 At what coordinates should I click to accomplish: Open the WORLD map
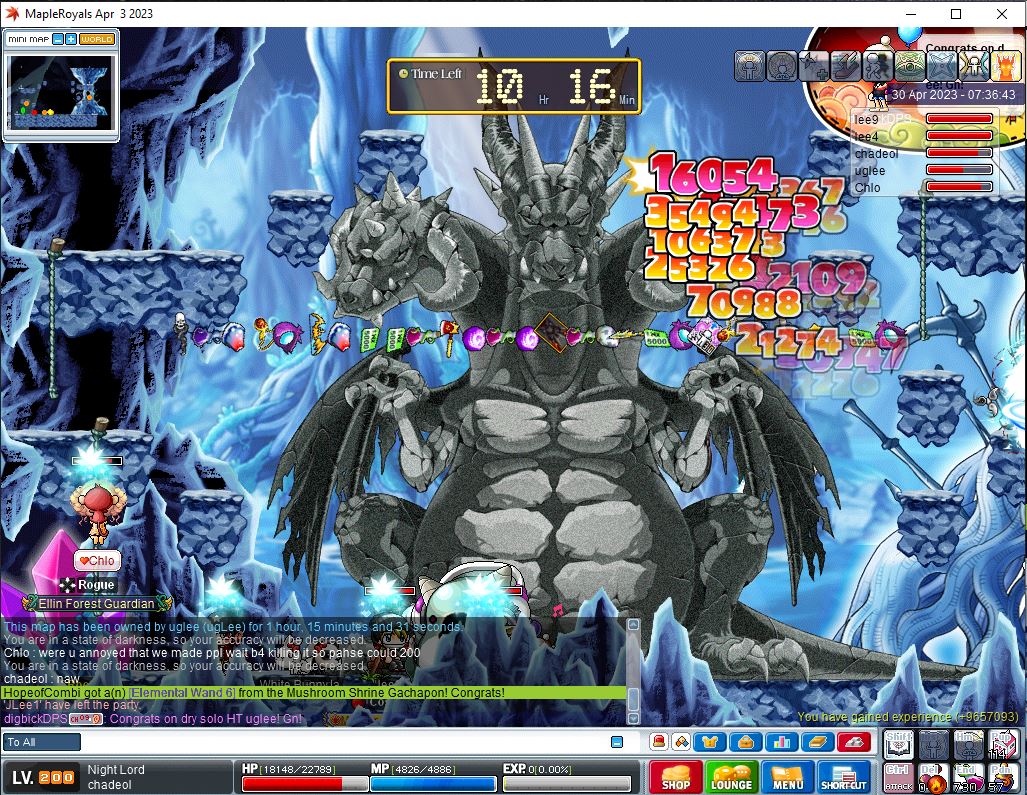click(x=97, y=39)
